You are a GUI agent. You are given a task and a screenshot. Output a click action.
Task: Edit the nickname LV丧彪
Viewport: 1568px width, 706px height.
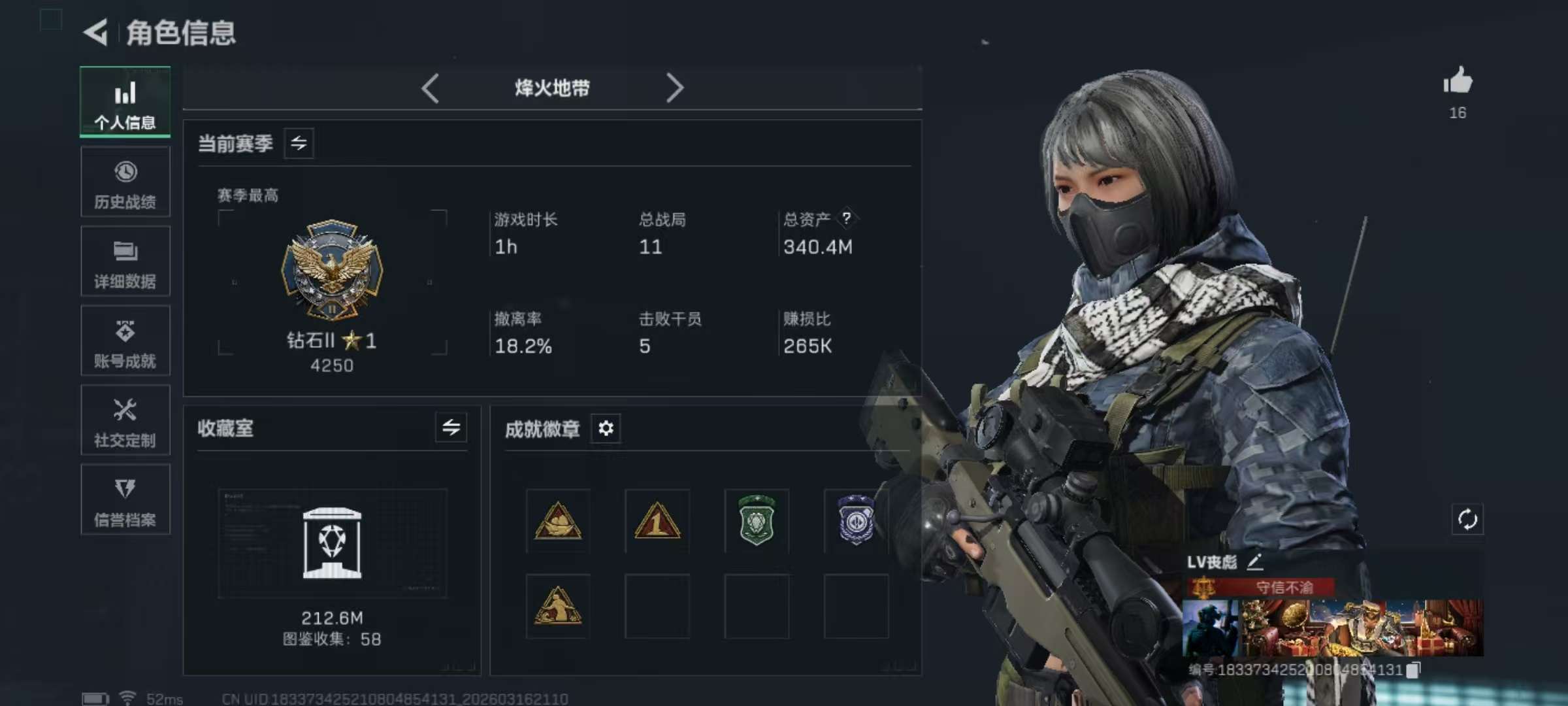click(1256, 562)
